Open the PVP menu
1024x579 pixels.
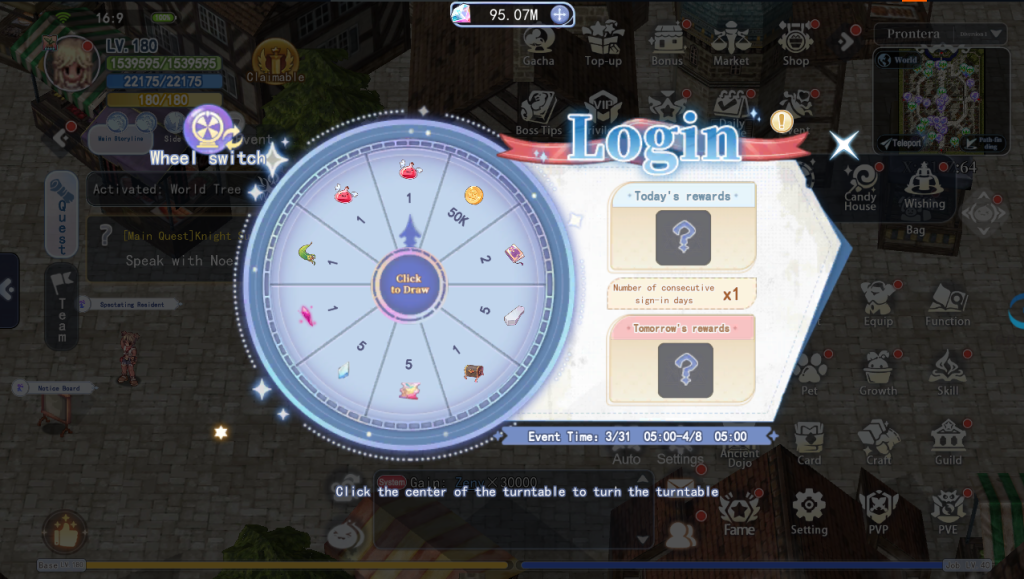[878, 511]
